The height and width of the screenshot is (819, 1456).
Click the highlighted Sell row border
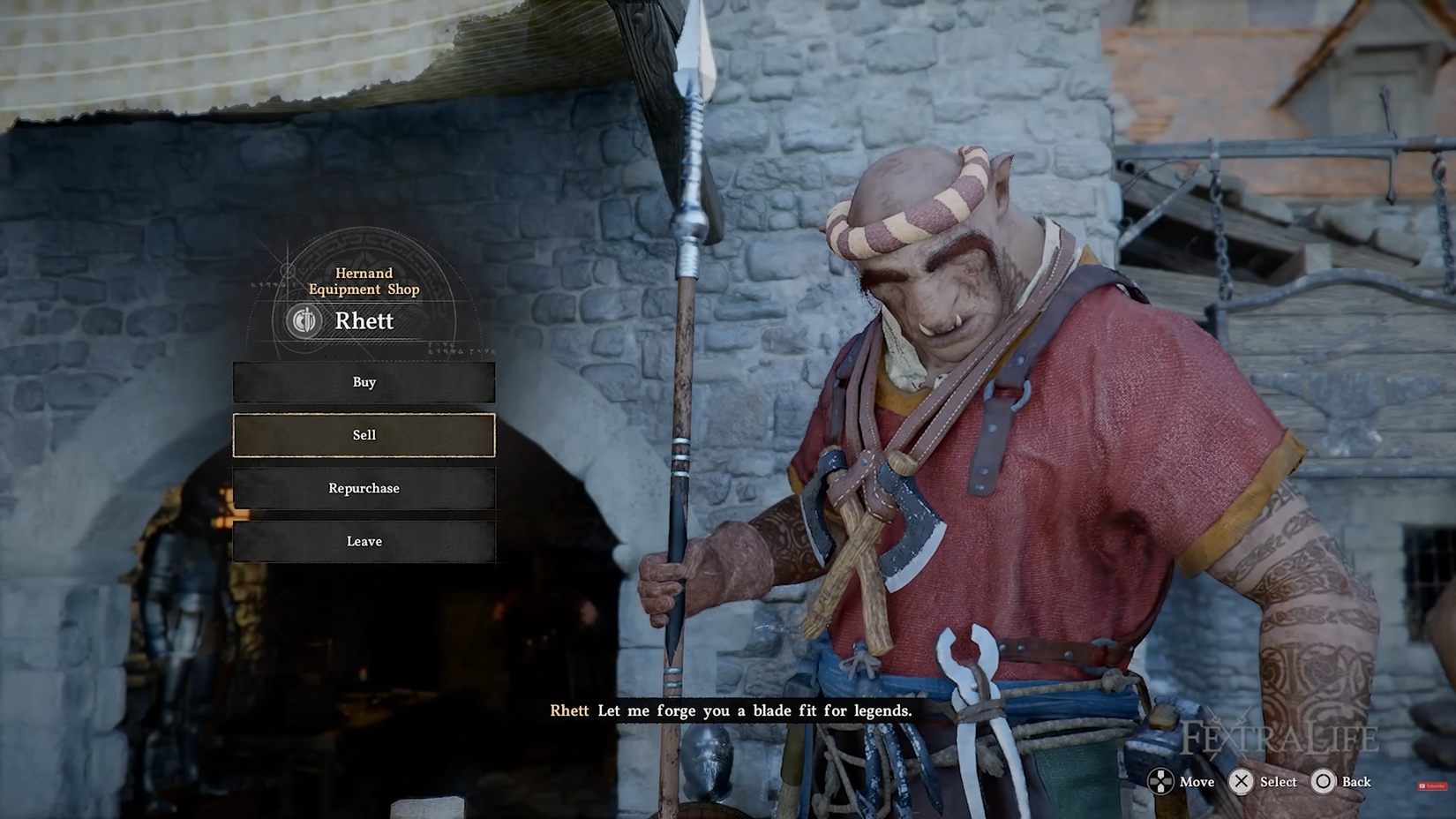(x=363, y=415)
